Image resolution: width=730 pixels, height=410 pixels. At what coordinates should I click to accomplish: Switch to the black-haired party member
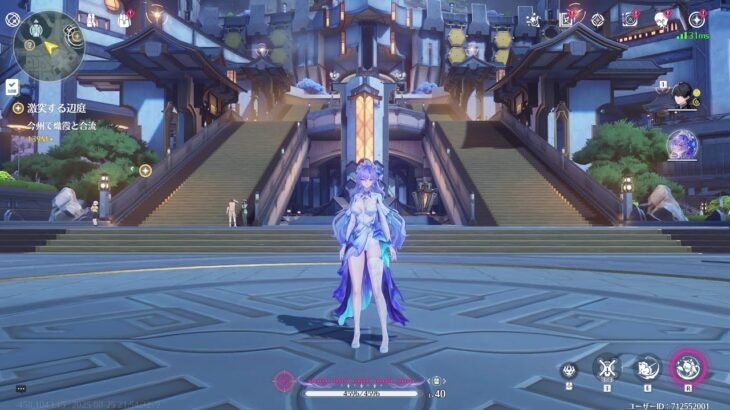[x=681, y=97]
